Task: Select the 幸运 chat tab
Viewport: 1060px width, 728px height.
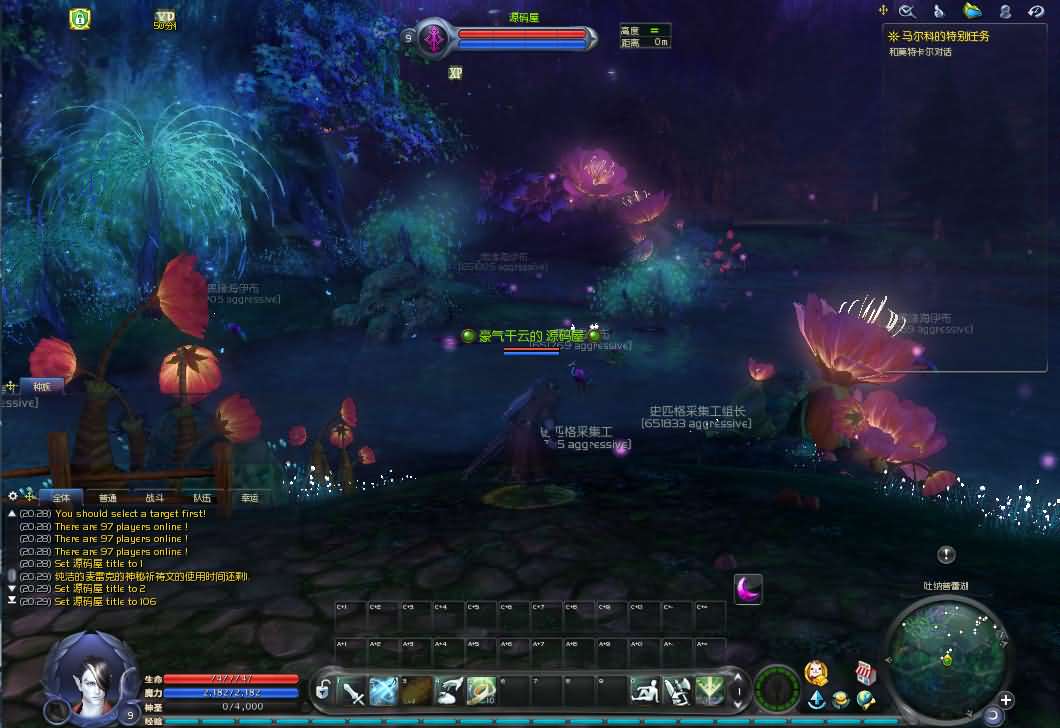Action: coord(249,497)
